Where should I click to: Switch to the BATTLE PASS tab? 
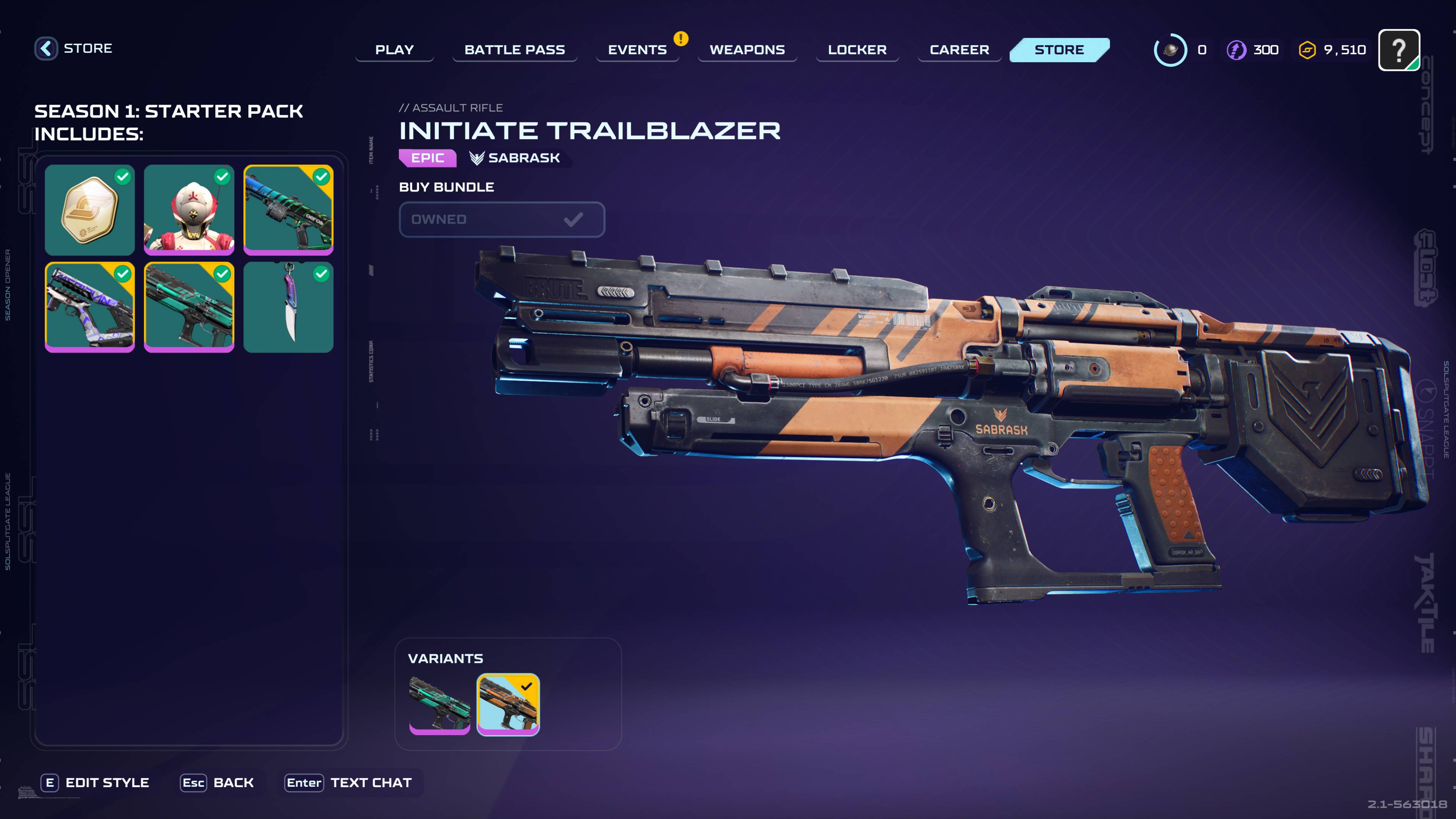(515, 50)
